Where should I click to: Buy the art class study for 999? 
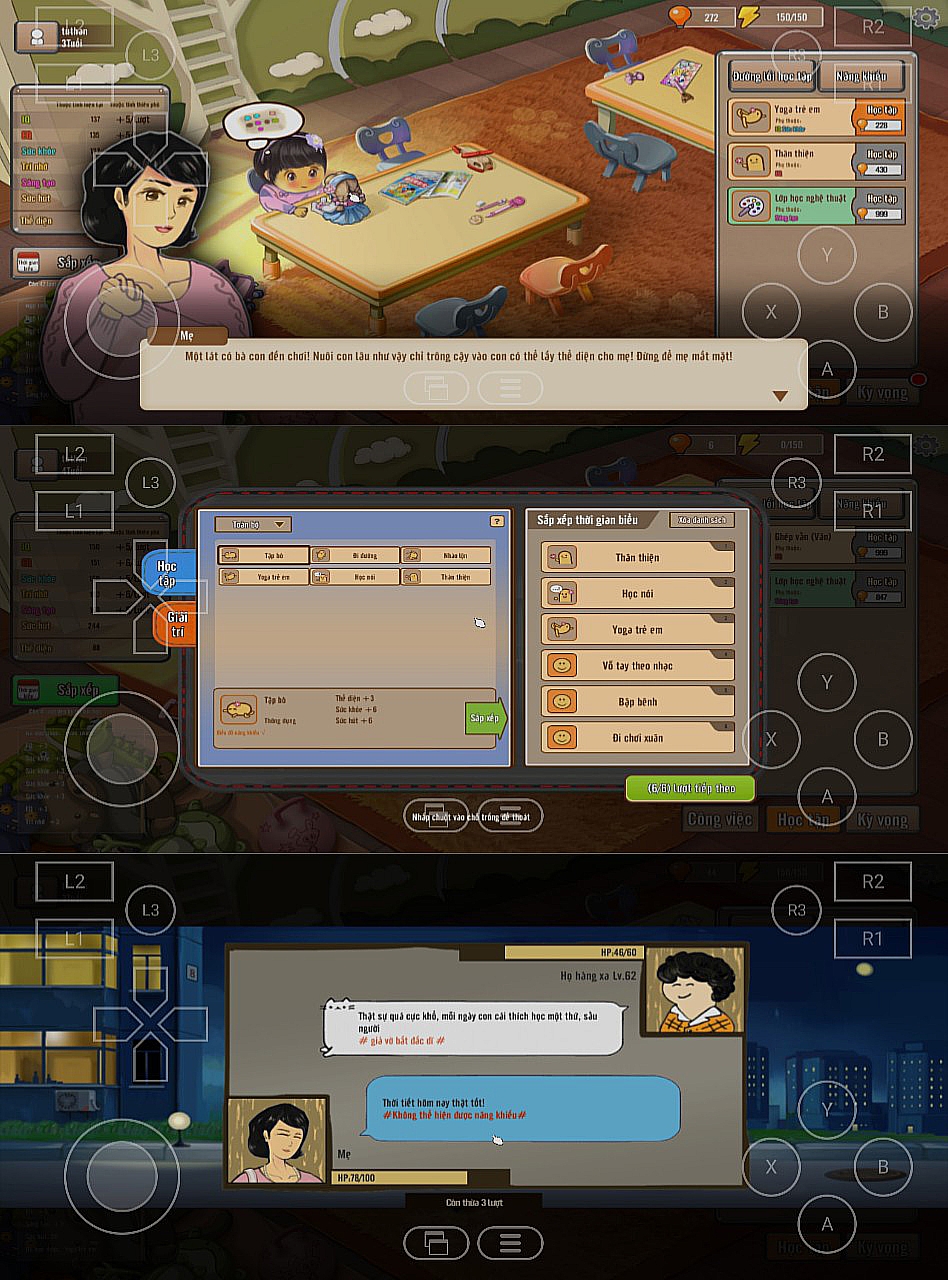(x=880, y=207)
